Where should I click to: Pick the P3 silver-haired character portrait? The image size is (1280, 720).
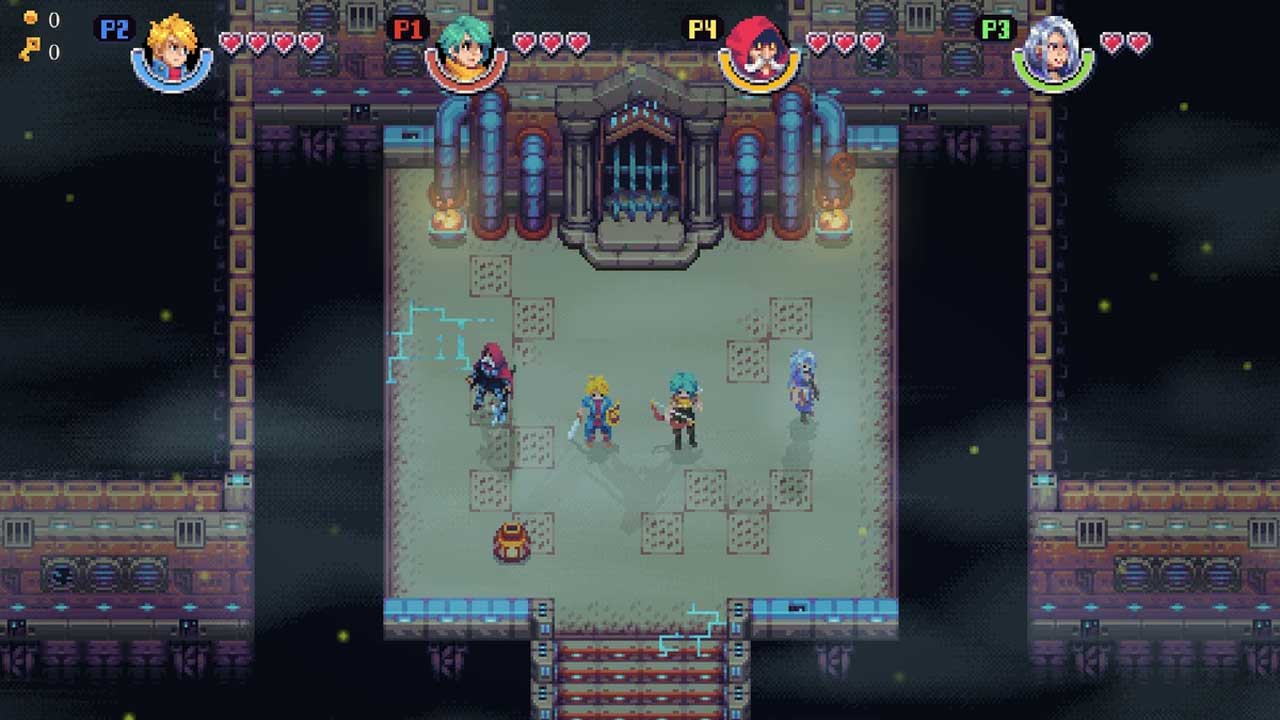[x=1053, y=50]
